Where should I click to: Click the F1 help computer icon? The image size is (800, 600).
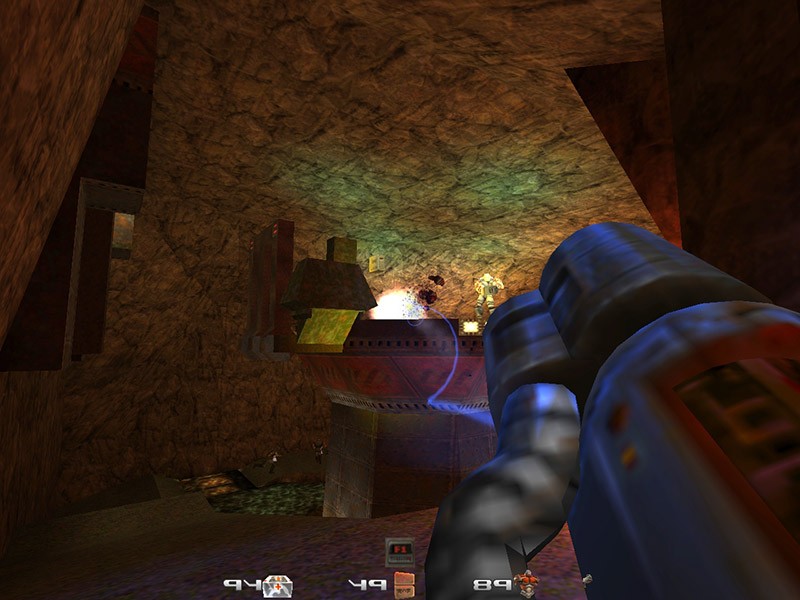click(399, 551)
